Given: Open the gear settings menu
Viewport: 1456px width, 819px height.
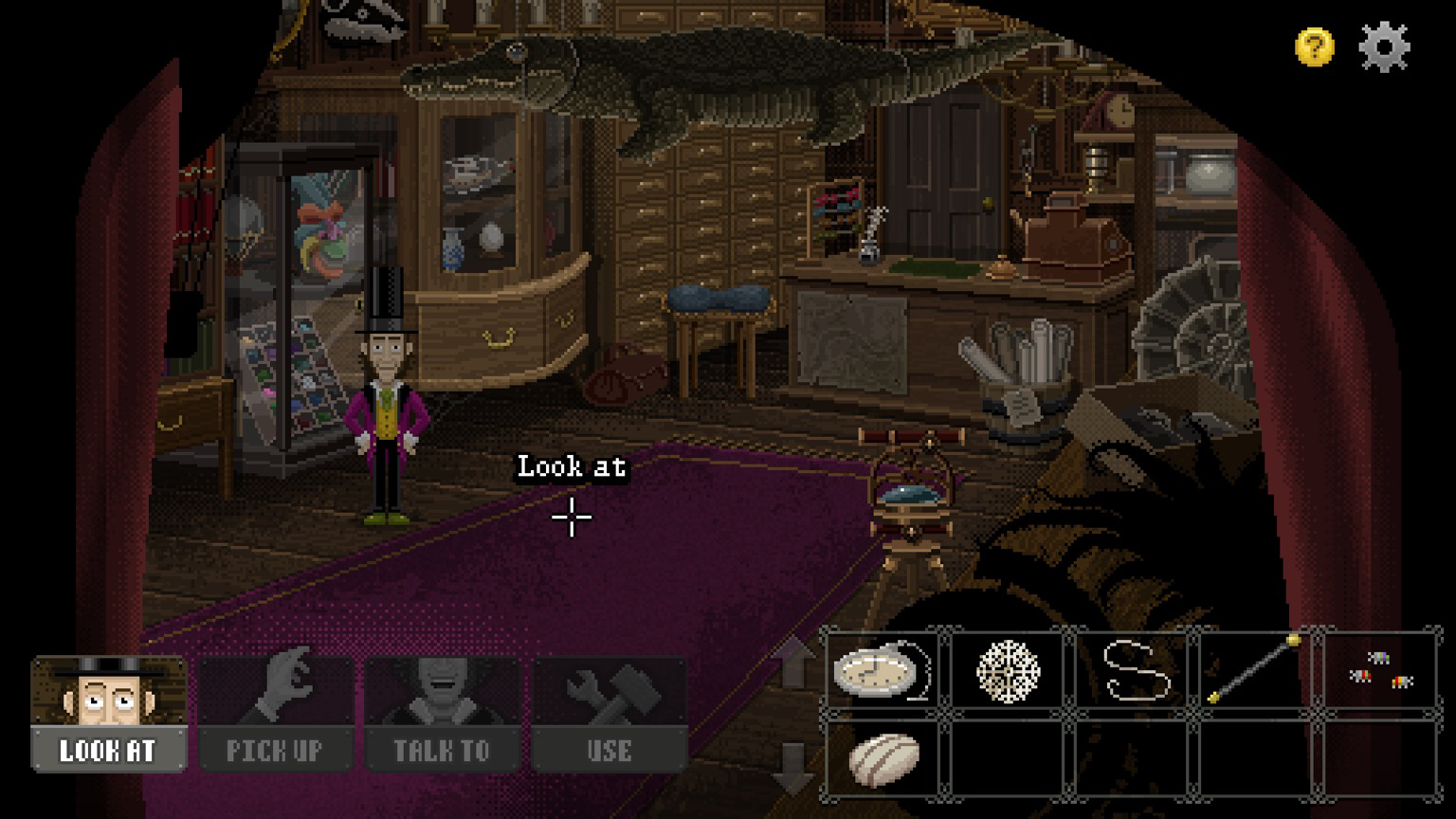Looking at the screenshot, I should click(1384, 46).
